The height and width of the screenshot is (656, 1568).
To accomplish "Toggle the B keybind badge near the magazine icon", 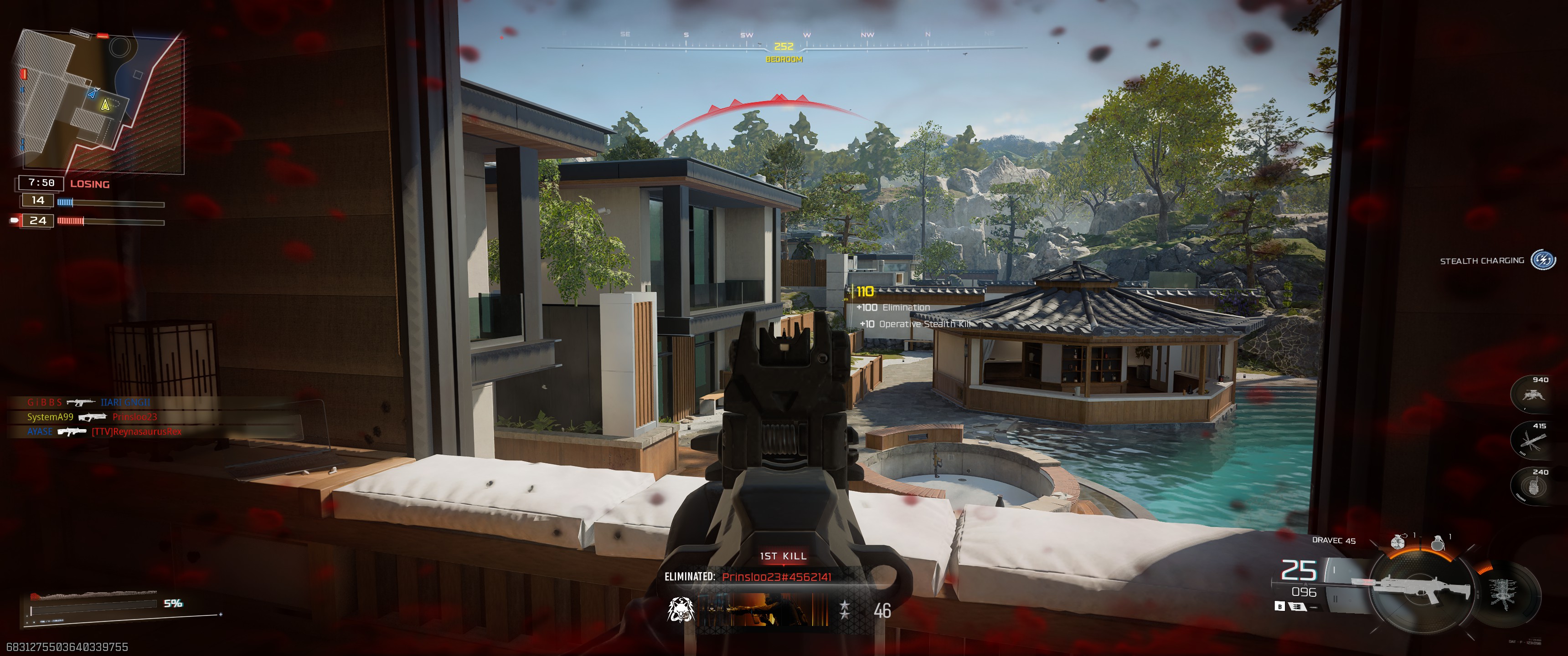I will pos(1280,607).
